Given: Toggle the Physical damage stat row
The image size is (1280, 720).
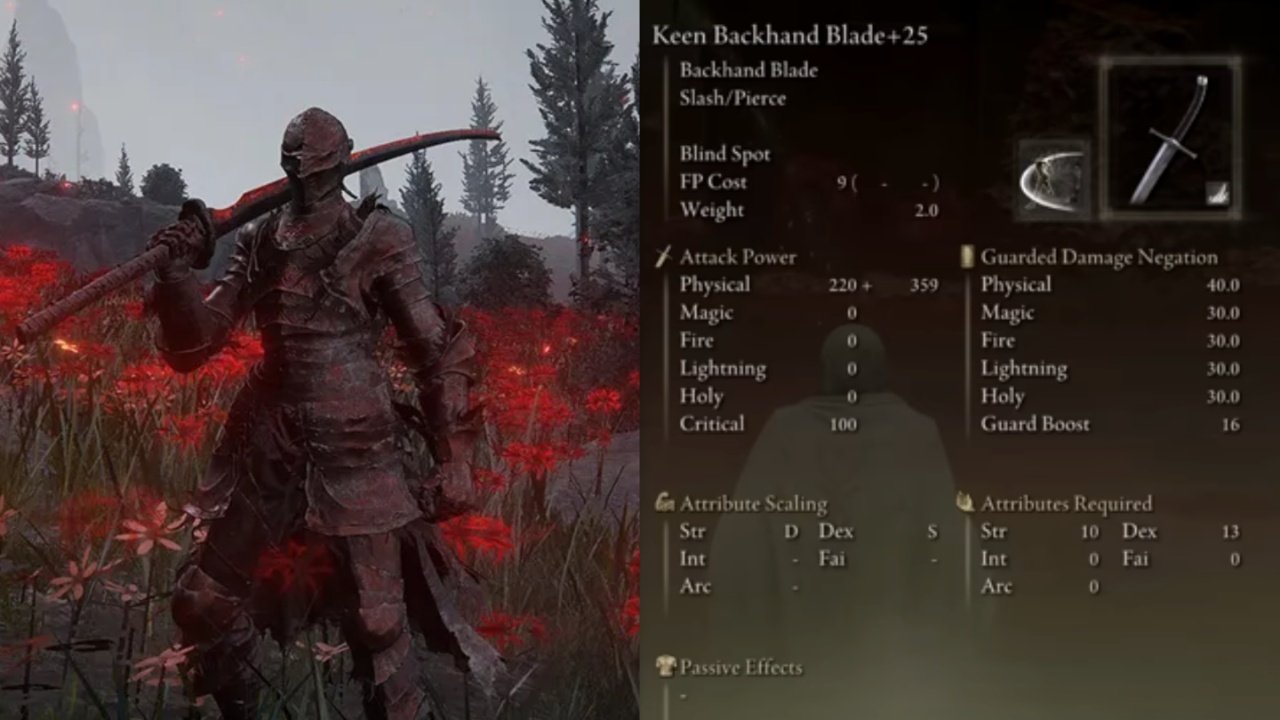Looking at the screenshot, I should (716, 285).
